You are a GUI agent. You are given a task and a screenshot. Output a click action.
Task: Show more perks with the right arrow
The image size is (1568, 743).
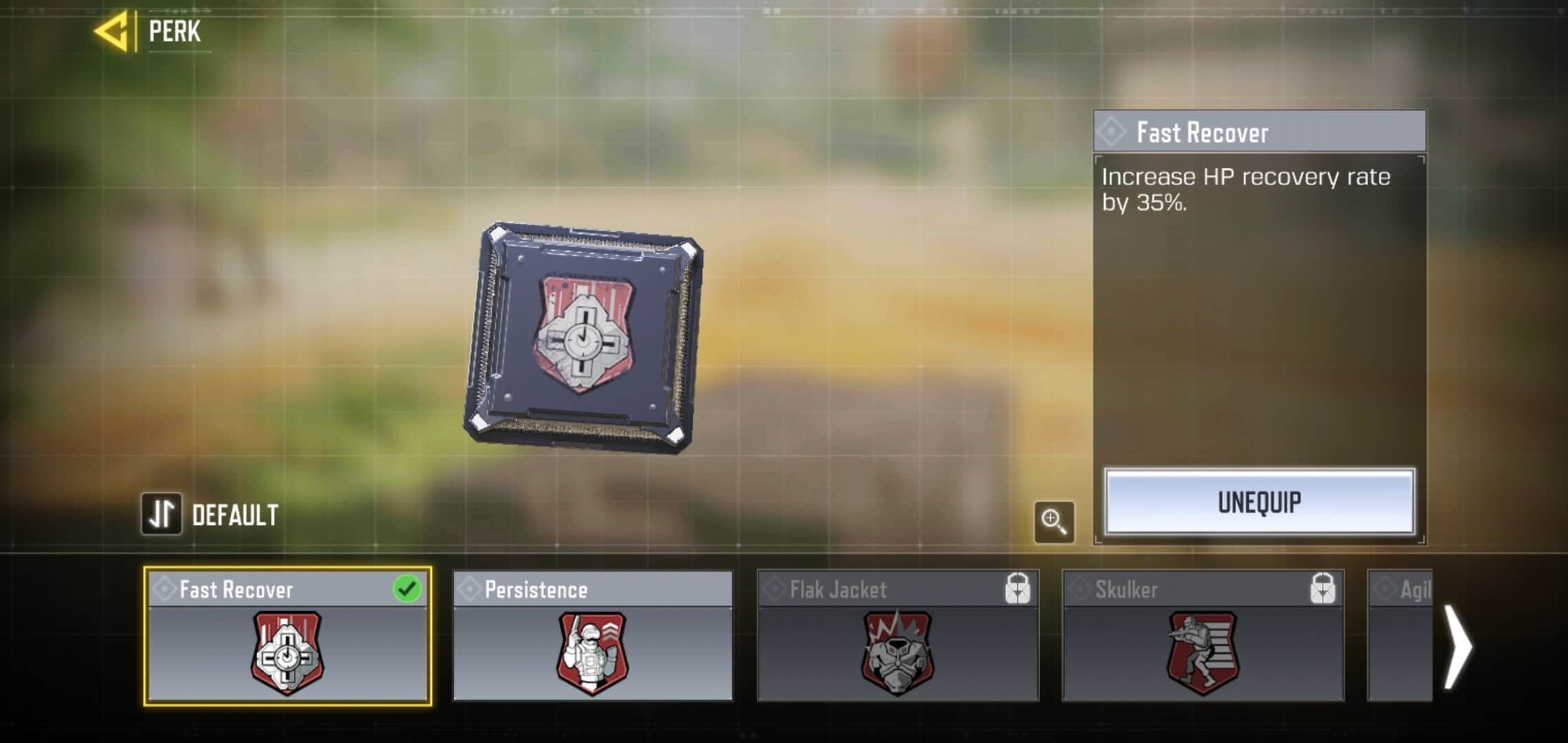pos(1457,647)
